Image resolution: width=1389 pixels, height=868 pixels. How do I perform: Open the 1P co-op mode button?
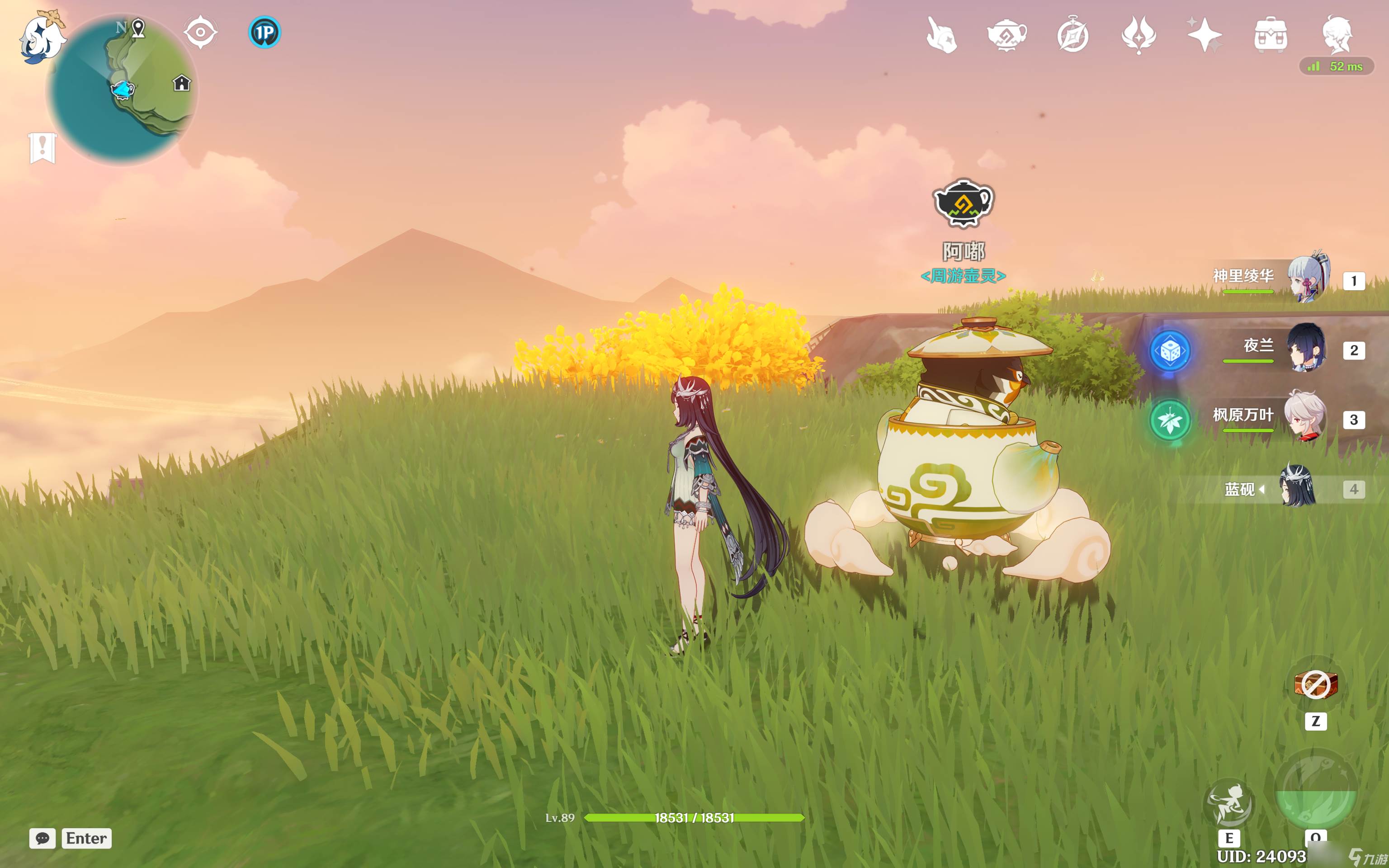[x=265, y=32]
